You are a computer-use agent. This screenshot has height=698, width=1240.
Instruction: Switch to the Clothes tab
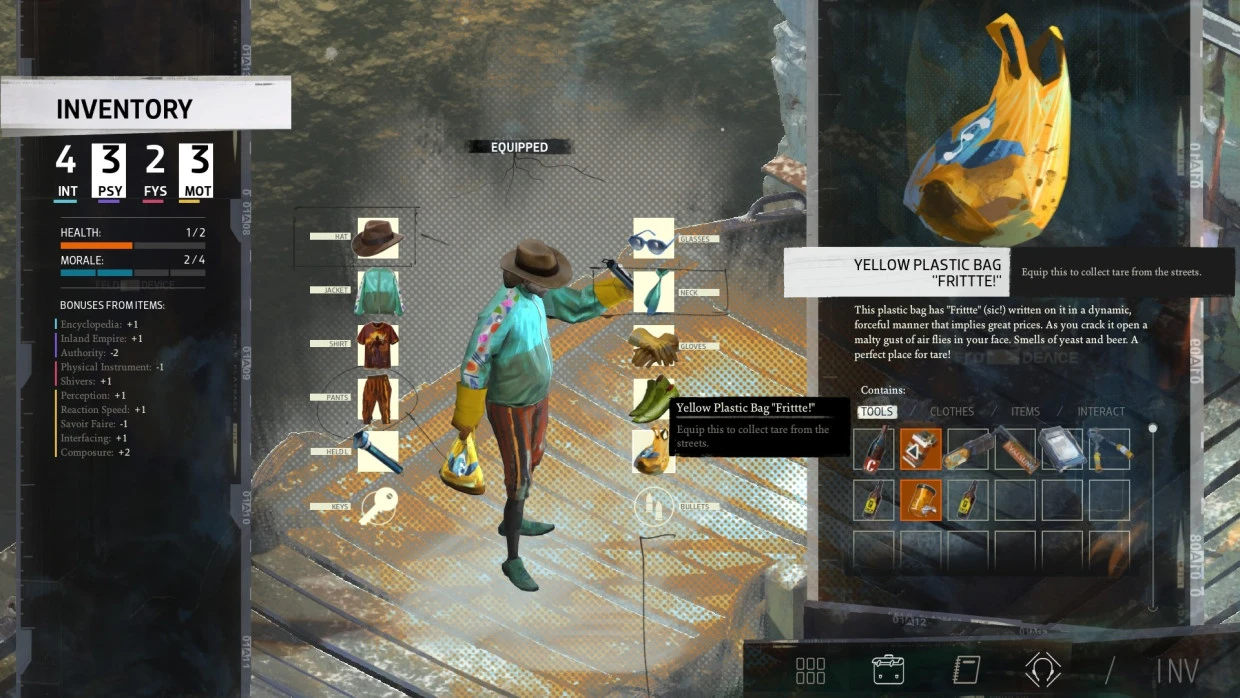click(951, 412)
